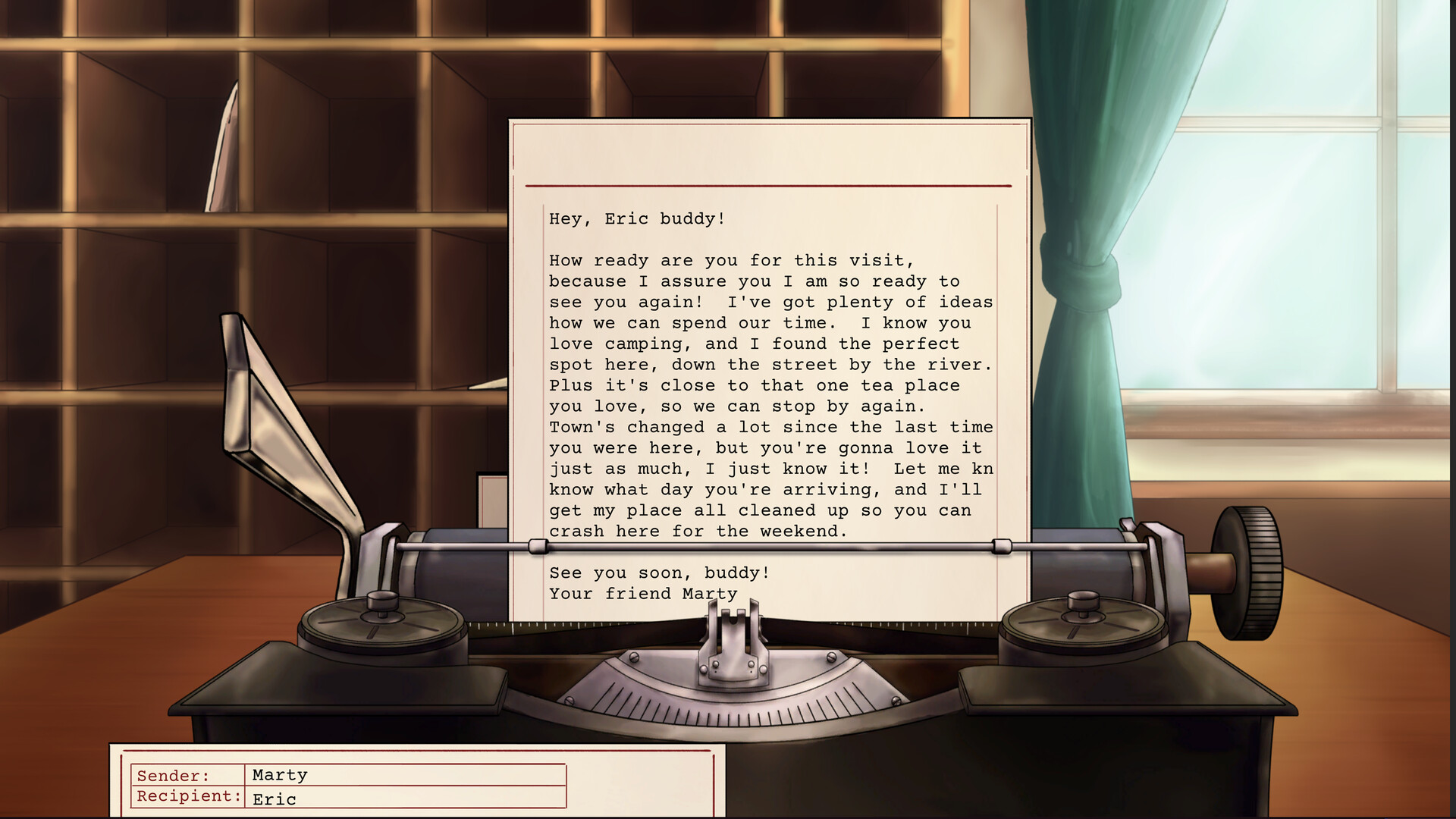Click the greeting 'Hey, Eric buddy!'
Screen dimensions: 1456x819
pyautogui.click(x=637, y=218)
